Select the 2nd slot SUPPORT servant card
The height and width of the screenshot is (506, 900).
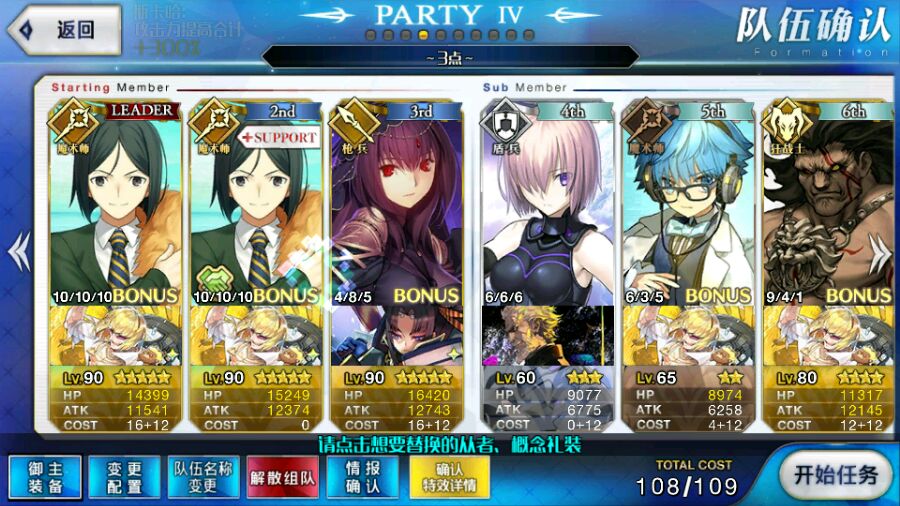tap(255, 200)
